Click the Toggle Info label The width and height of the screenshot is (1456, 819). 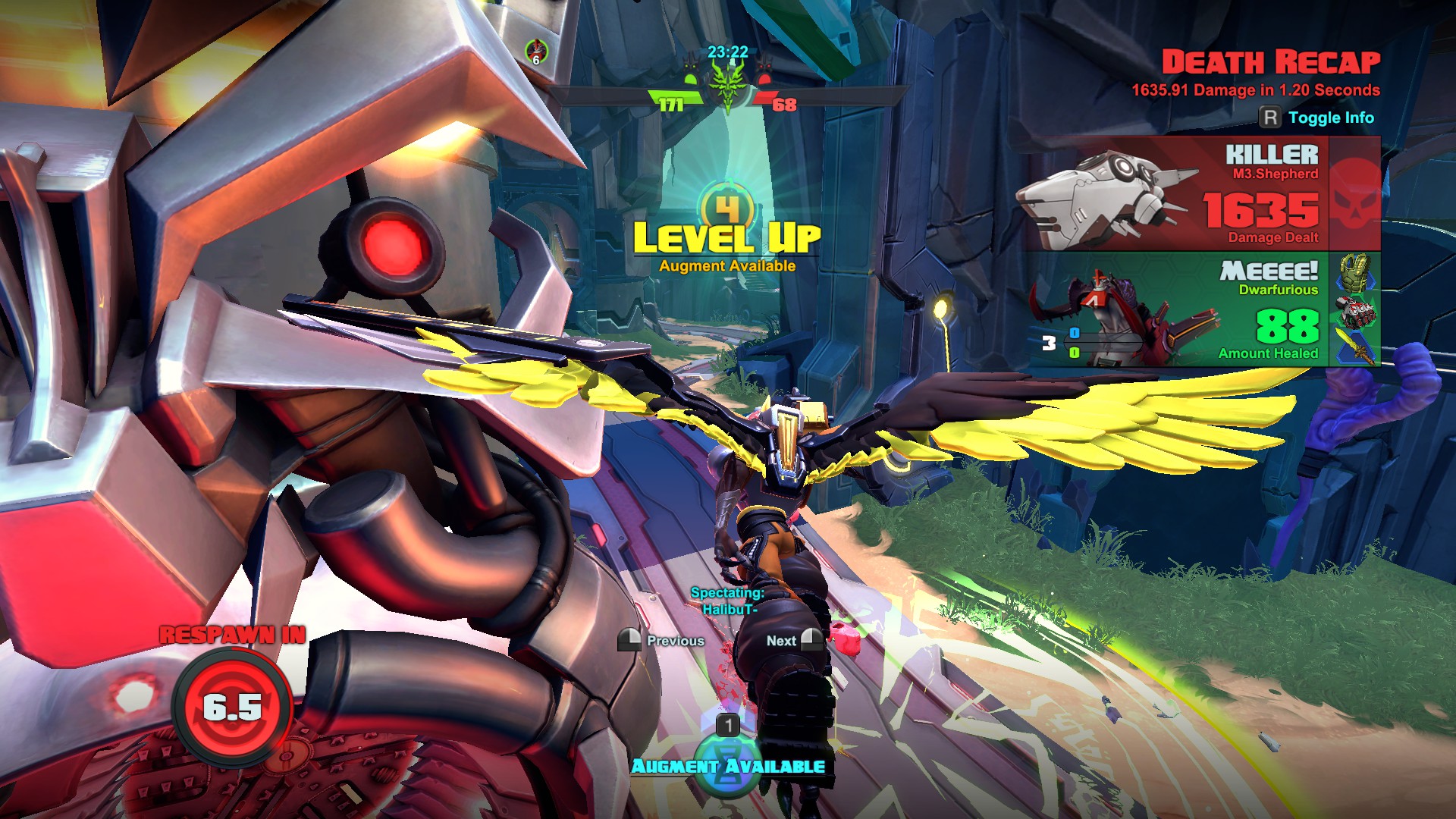point(1330,118)
